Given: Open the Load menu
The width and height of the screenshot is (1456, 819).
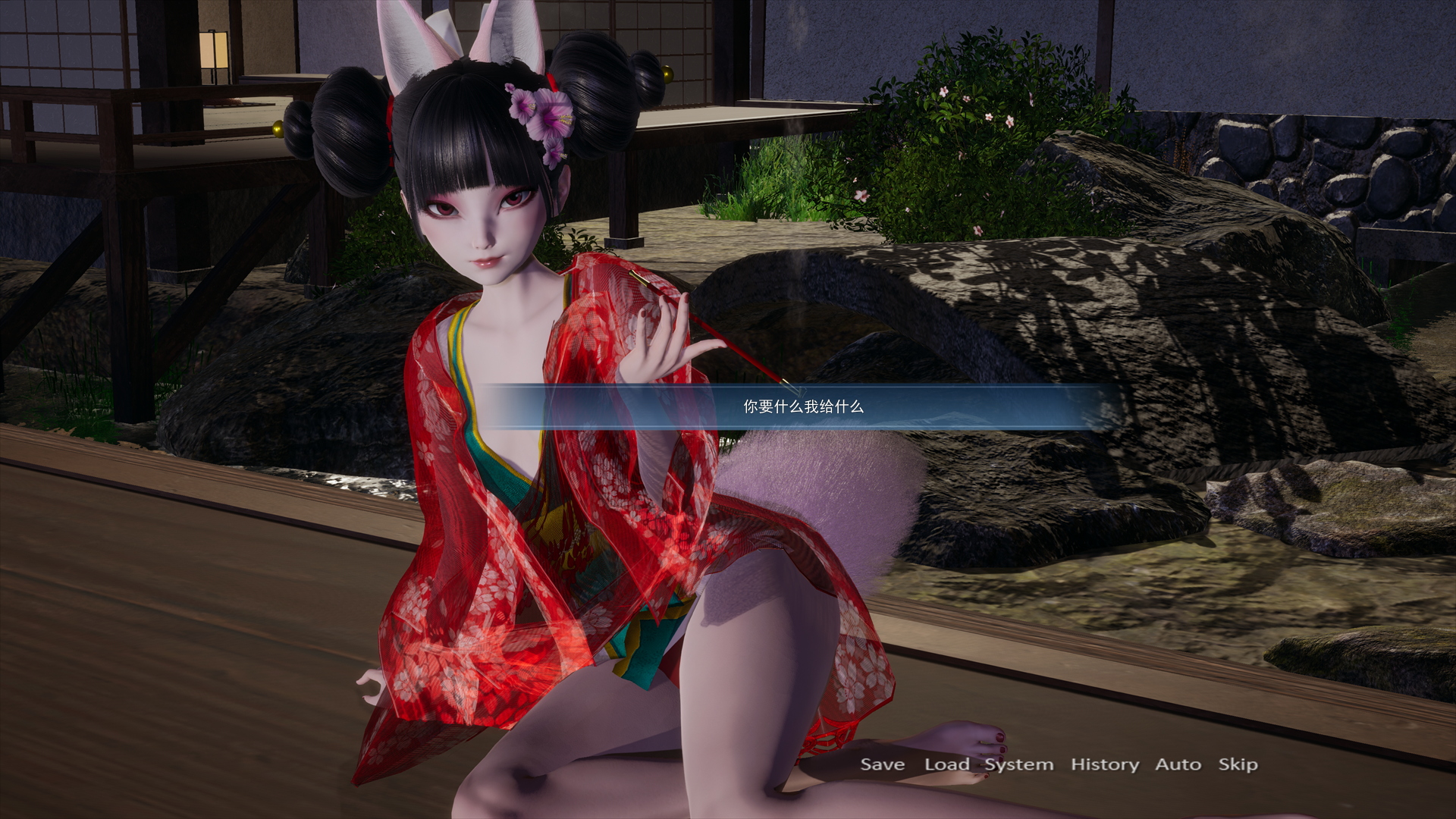Looking at the screenshot, I should coord(946,764).
